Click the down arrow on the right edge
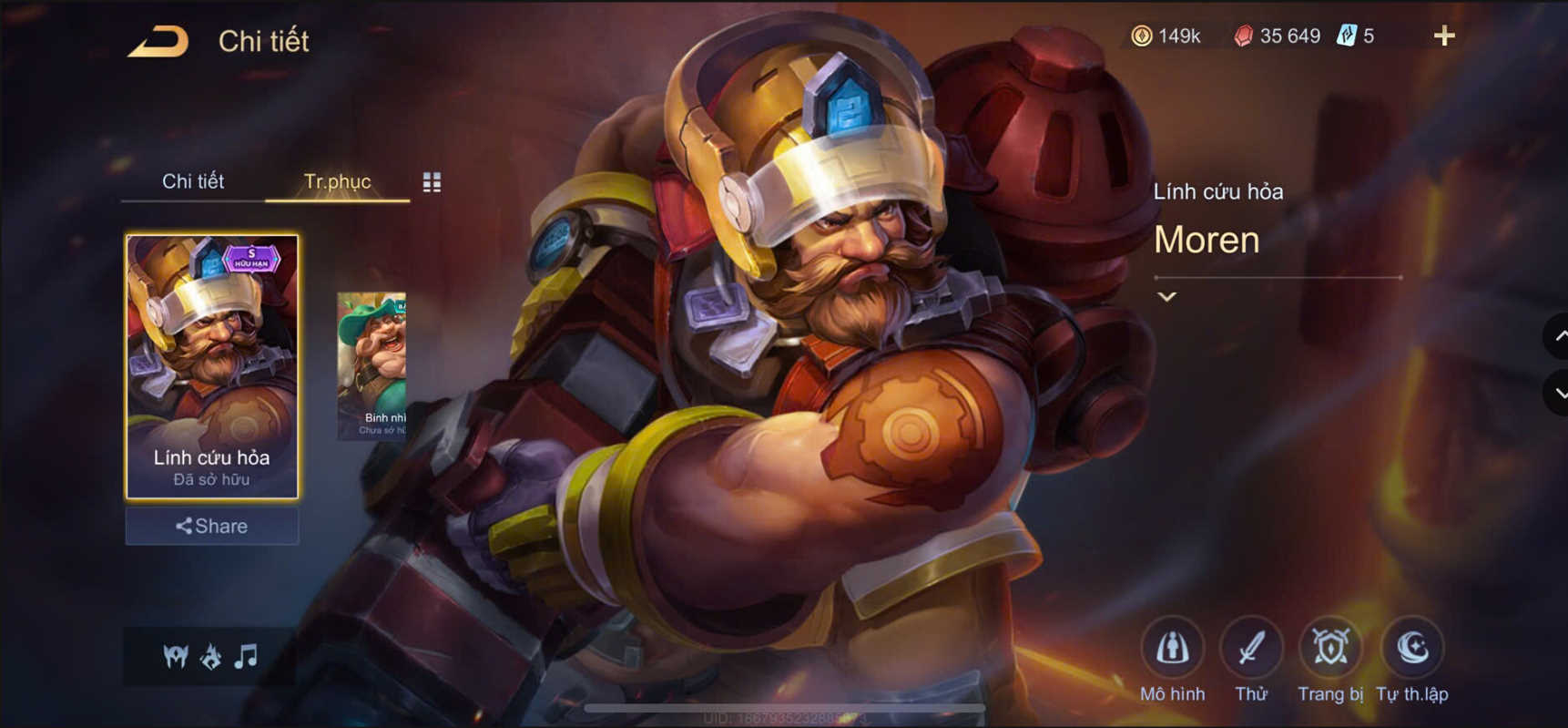 (x=1559, y=394)
